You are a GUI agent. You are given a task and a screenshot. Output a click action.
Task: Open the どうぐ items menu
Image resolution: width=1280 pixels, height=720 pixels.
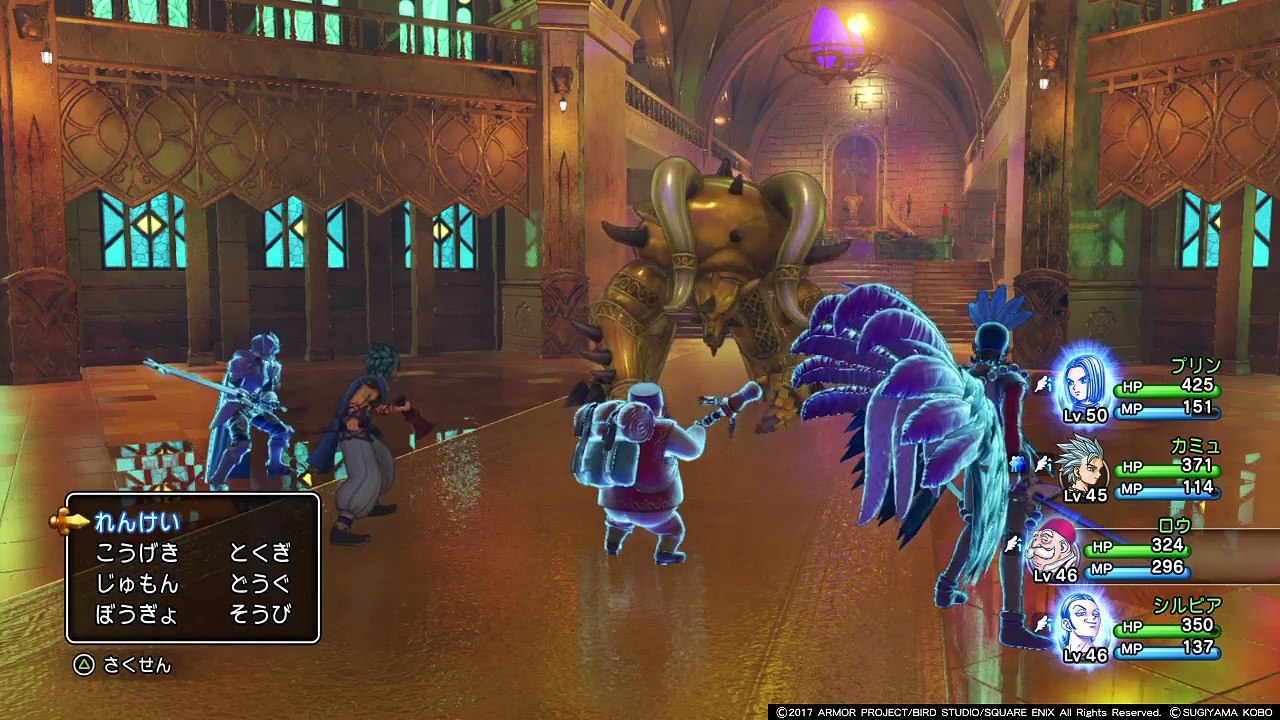pyautogui.click(x=260, y=584)
